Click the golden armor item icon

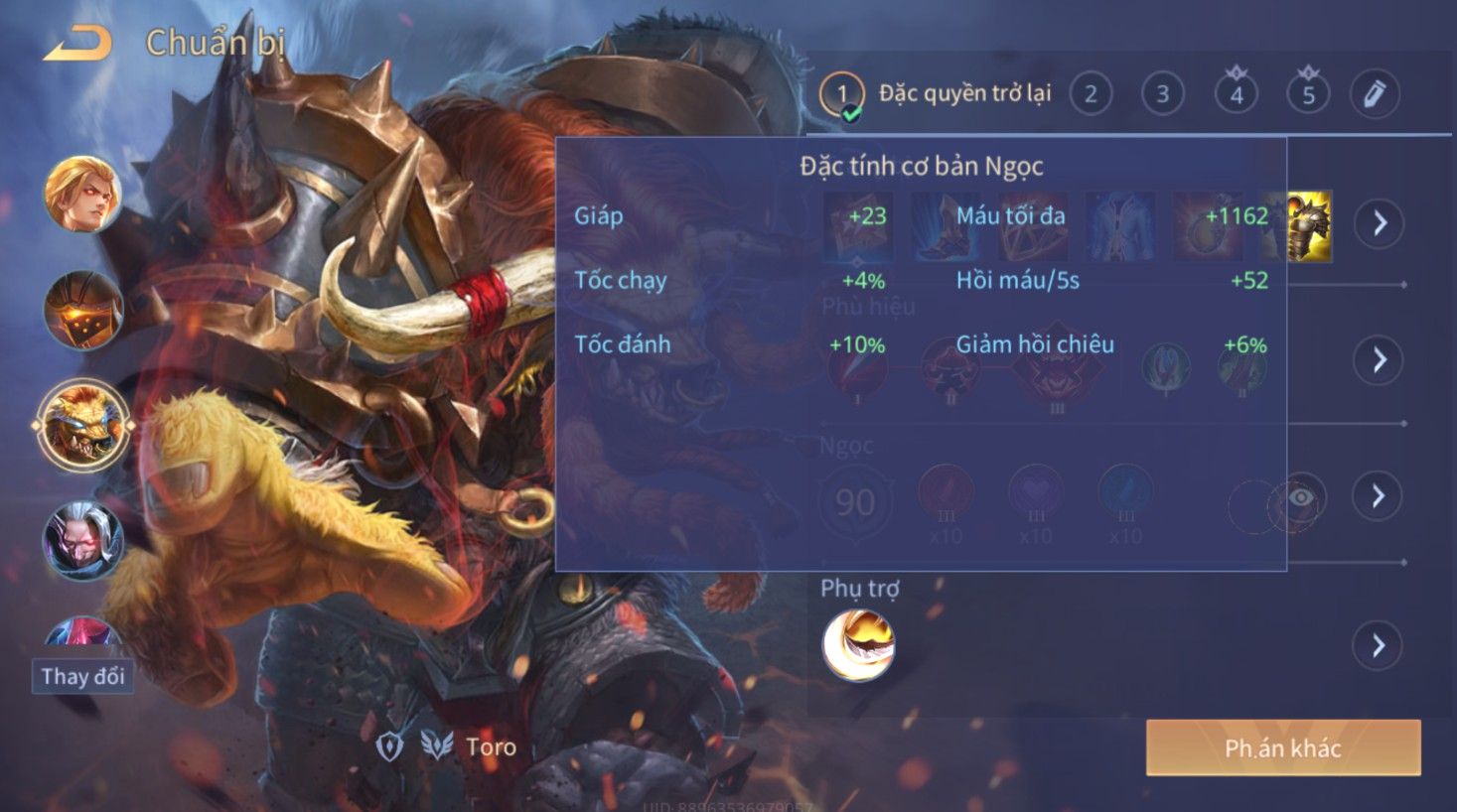(x=1309, y=226)
